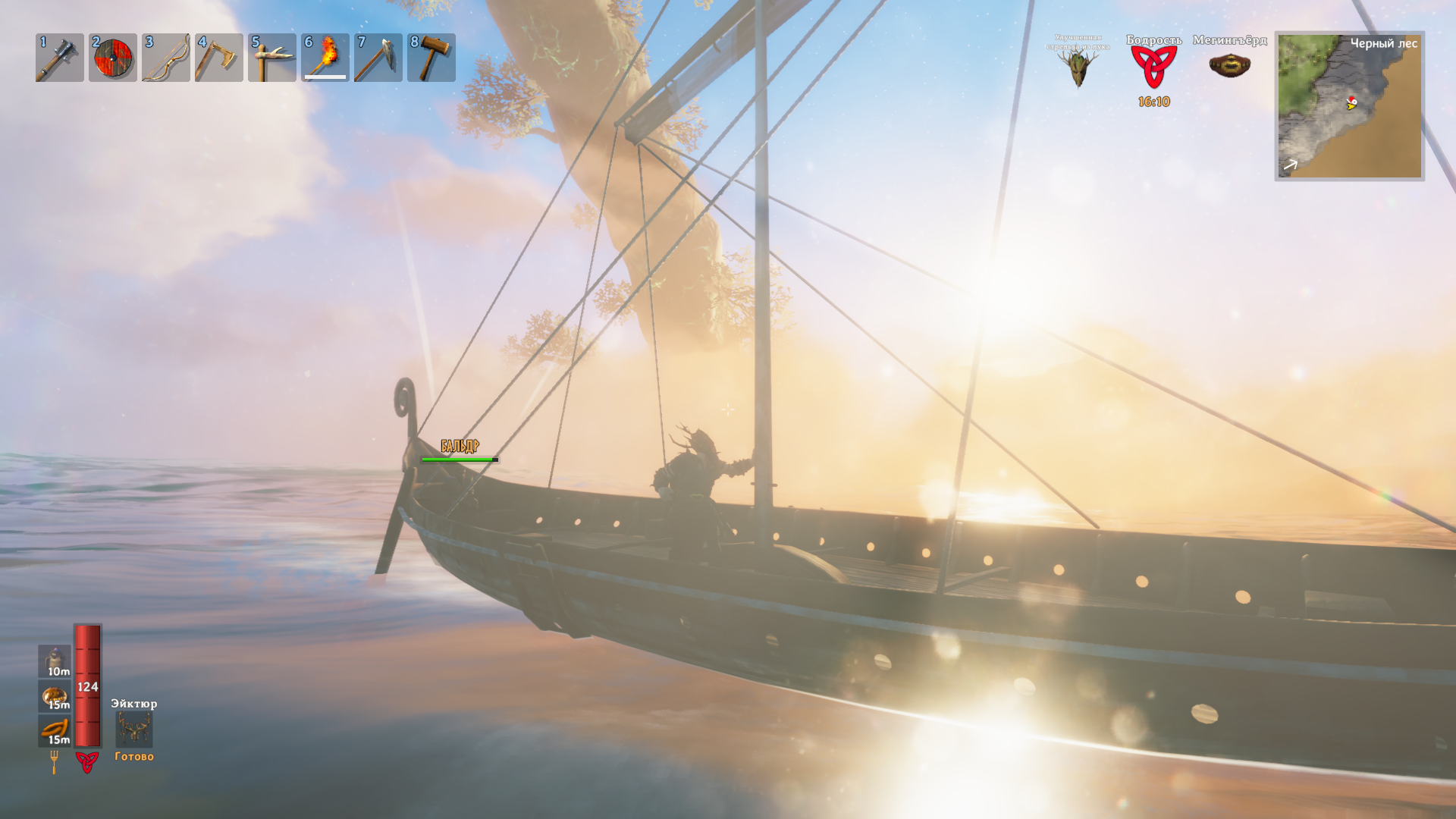Screen dimensions: 1456x819
Task: Click the improved archery mask status icon
Action: pyautogui.click(x=1078, y=68)
